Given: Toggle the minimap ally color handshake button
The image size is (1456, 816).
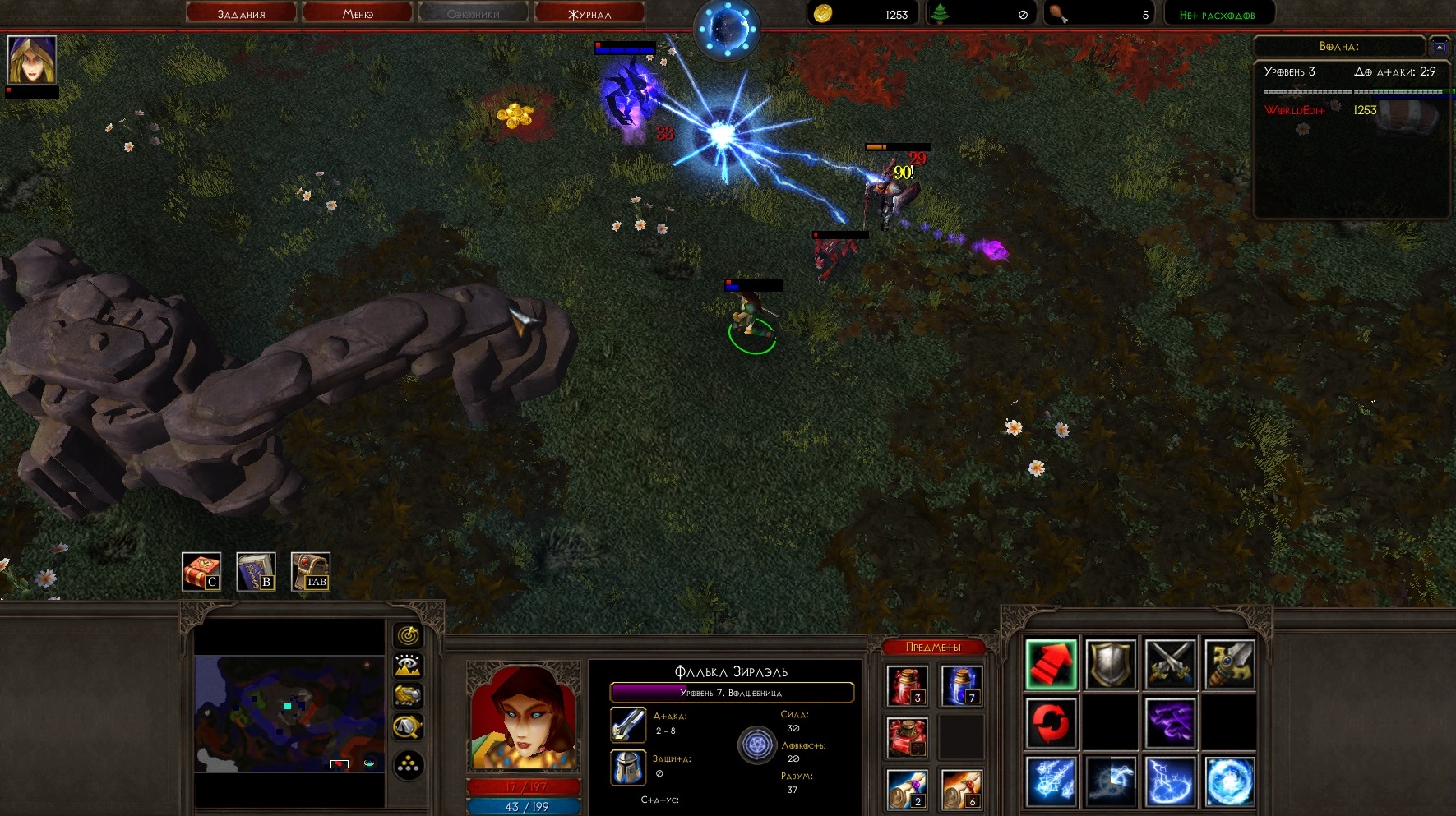Looking at the screenshot, I should pos(409,696).
